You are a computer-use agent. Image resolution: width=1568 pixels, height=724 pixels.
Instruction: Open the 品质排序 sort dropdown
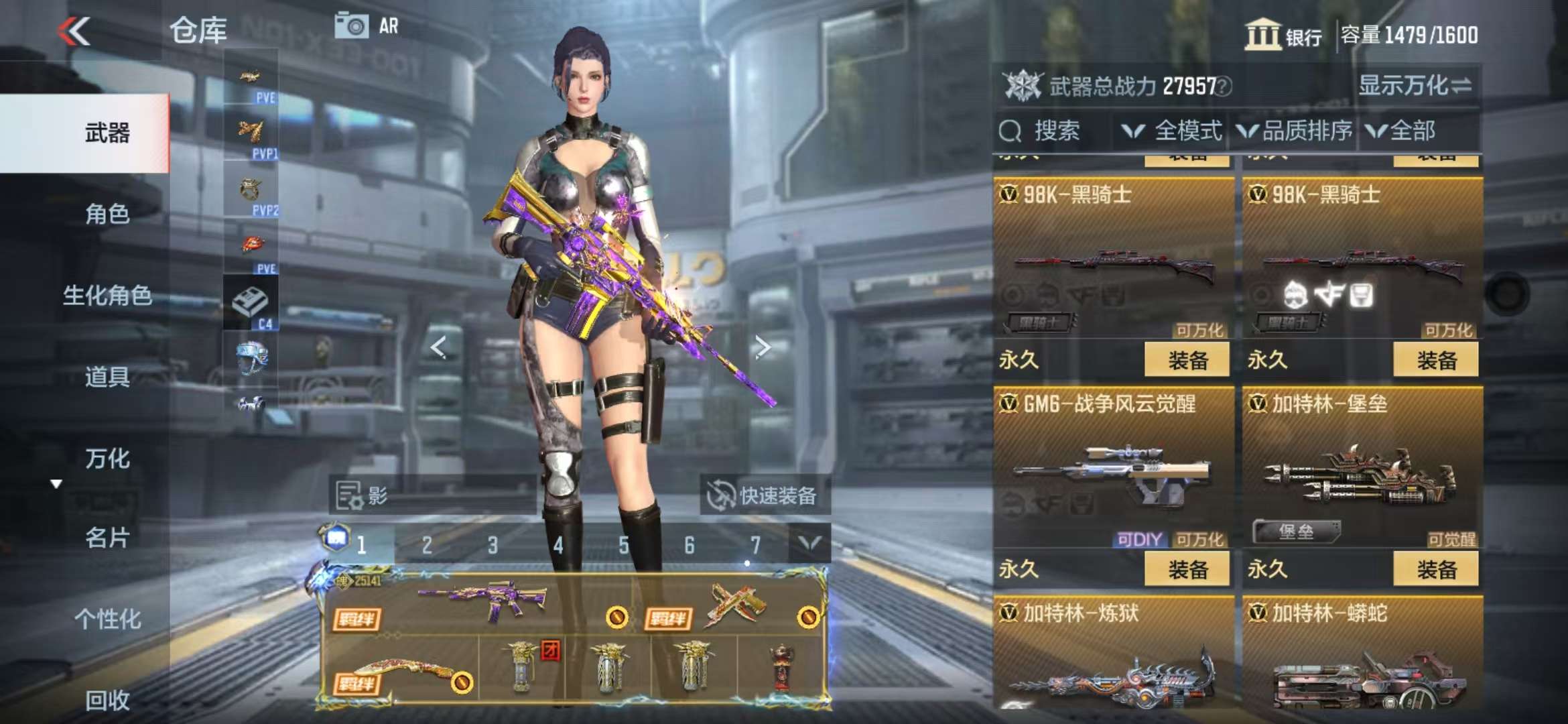(x=1295, y=131)
